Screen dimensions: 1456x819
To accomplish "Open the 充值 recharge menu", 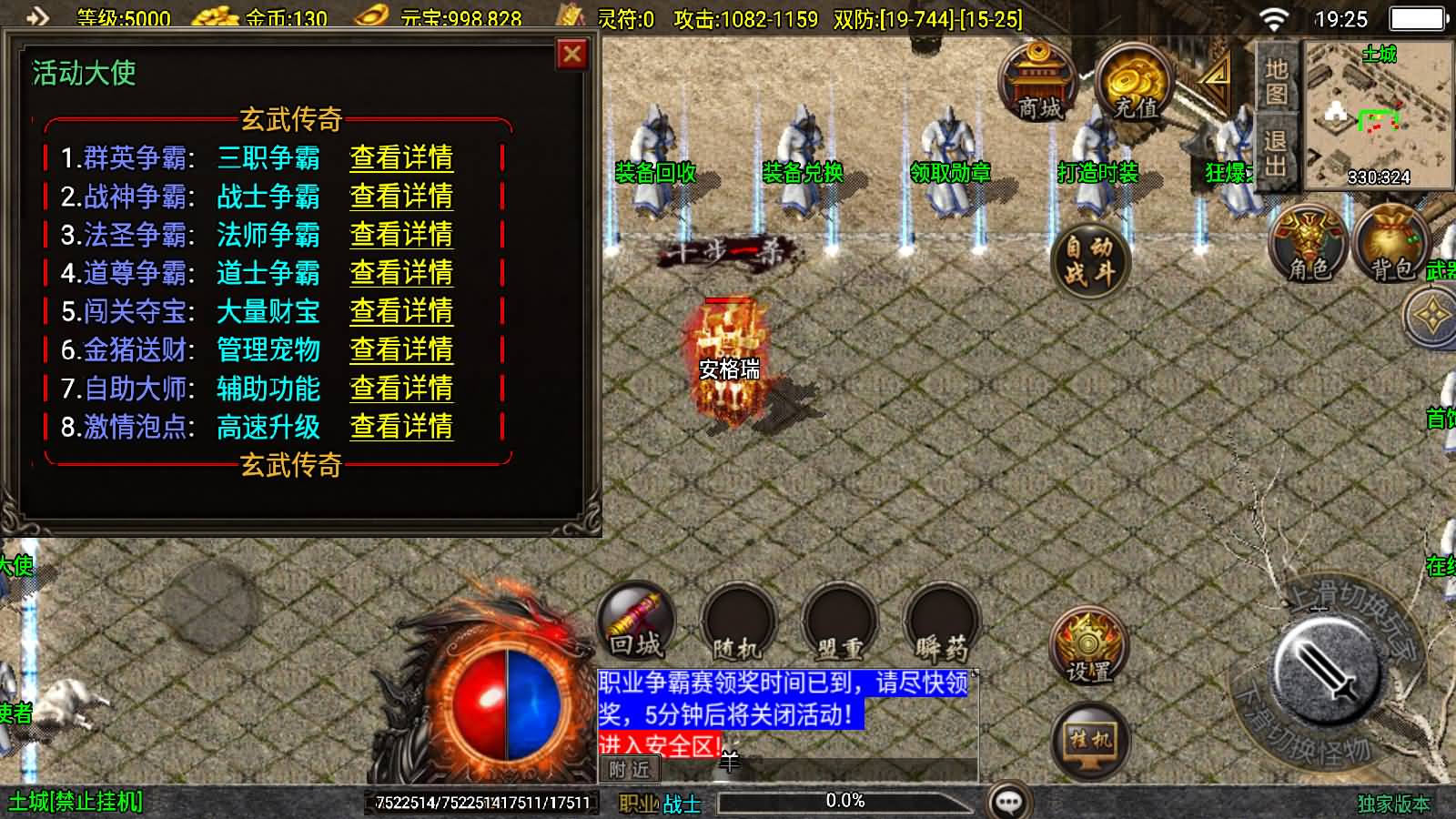I will [1135, 83].
